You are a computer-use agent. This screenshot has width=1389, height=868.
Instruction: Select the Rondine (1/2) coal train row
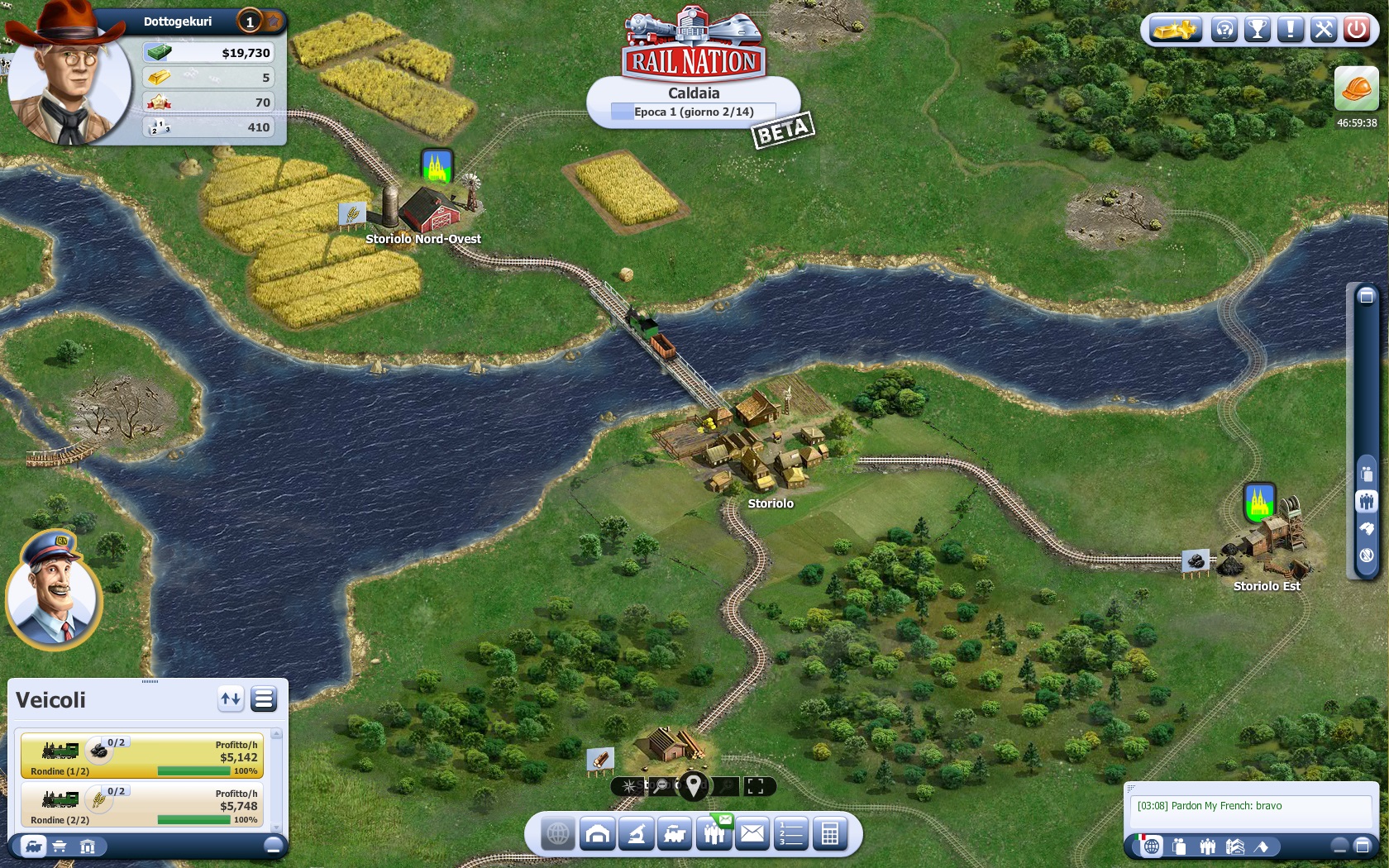click(x=142, y=756)
